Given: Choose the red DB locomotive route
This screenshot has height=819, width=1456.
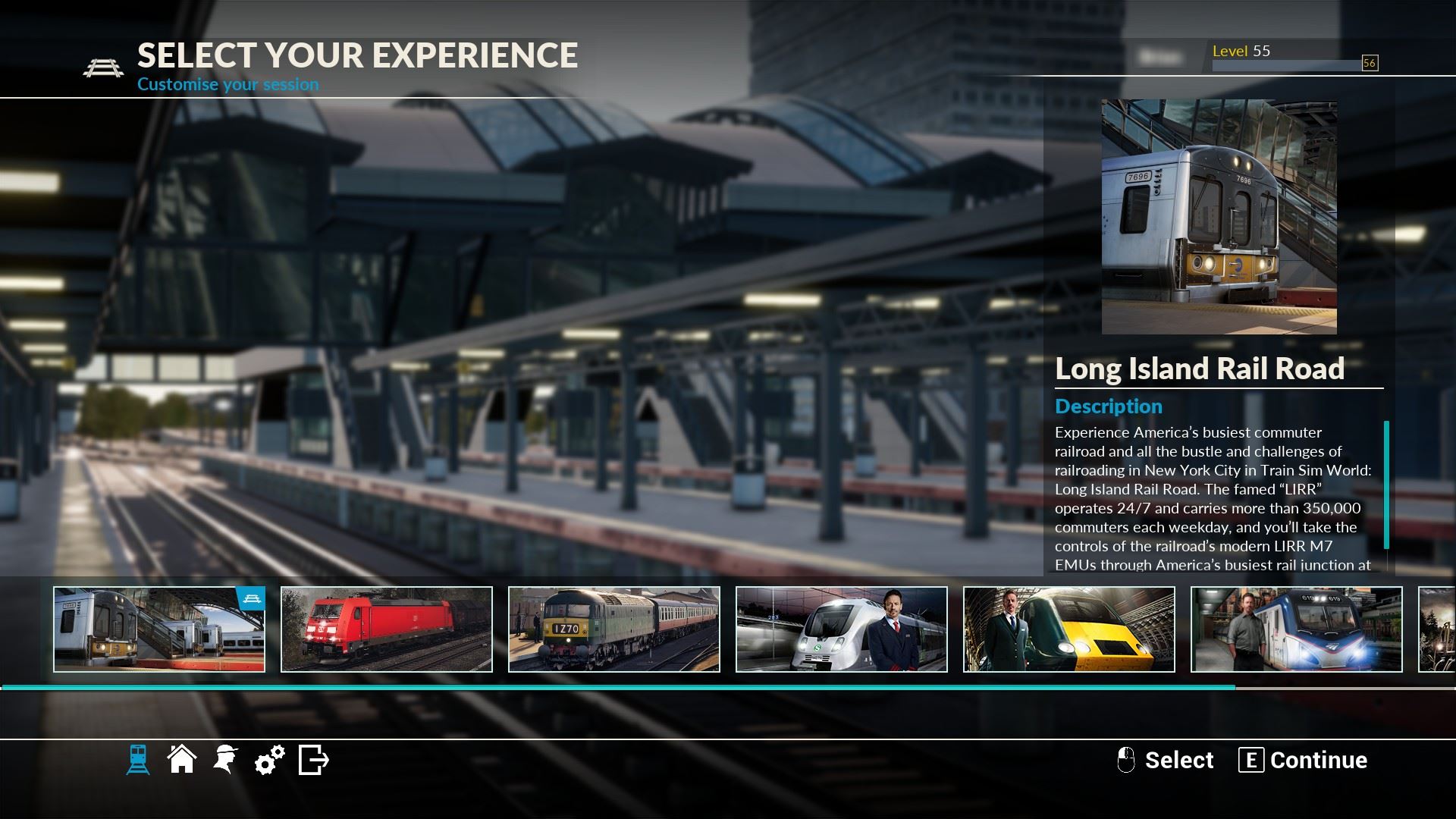Looking at the screenshot, I should pyautogui.click(x=387, y=629).
